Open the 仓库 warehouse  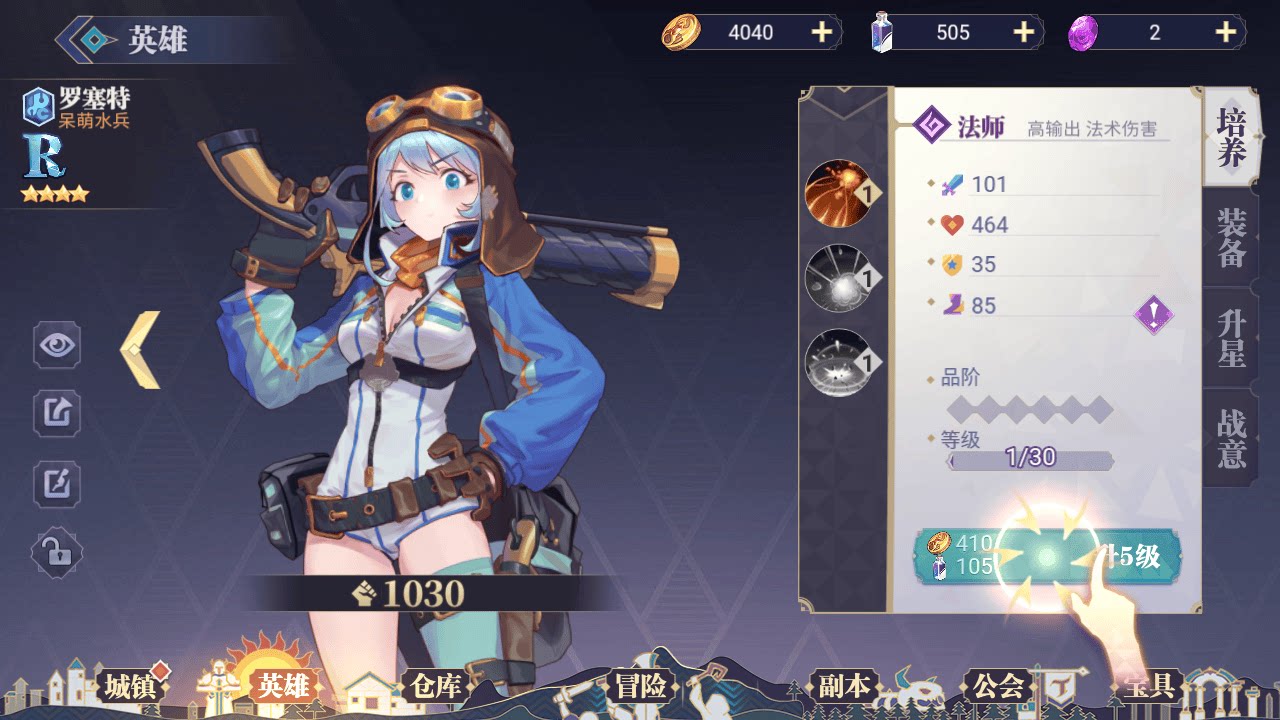435,686
